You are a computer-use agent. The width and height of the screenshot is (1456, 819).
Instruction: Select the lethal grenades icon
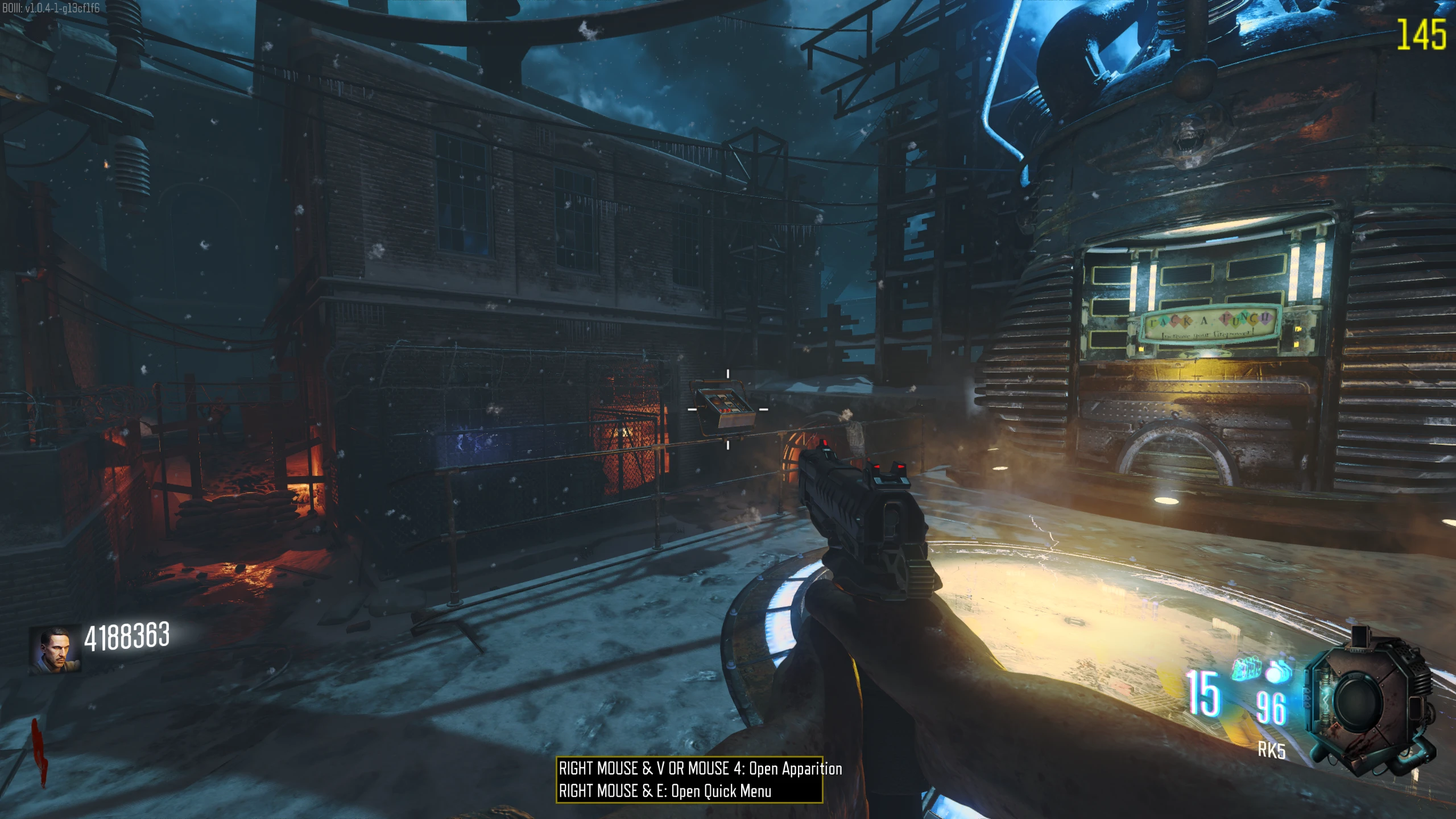click(1246, 669)
